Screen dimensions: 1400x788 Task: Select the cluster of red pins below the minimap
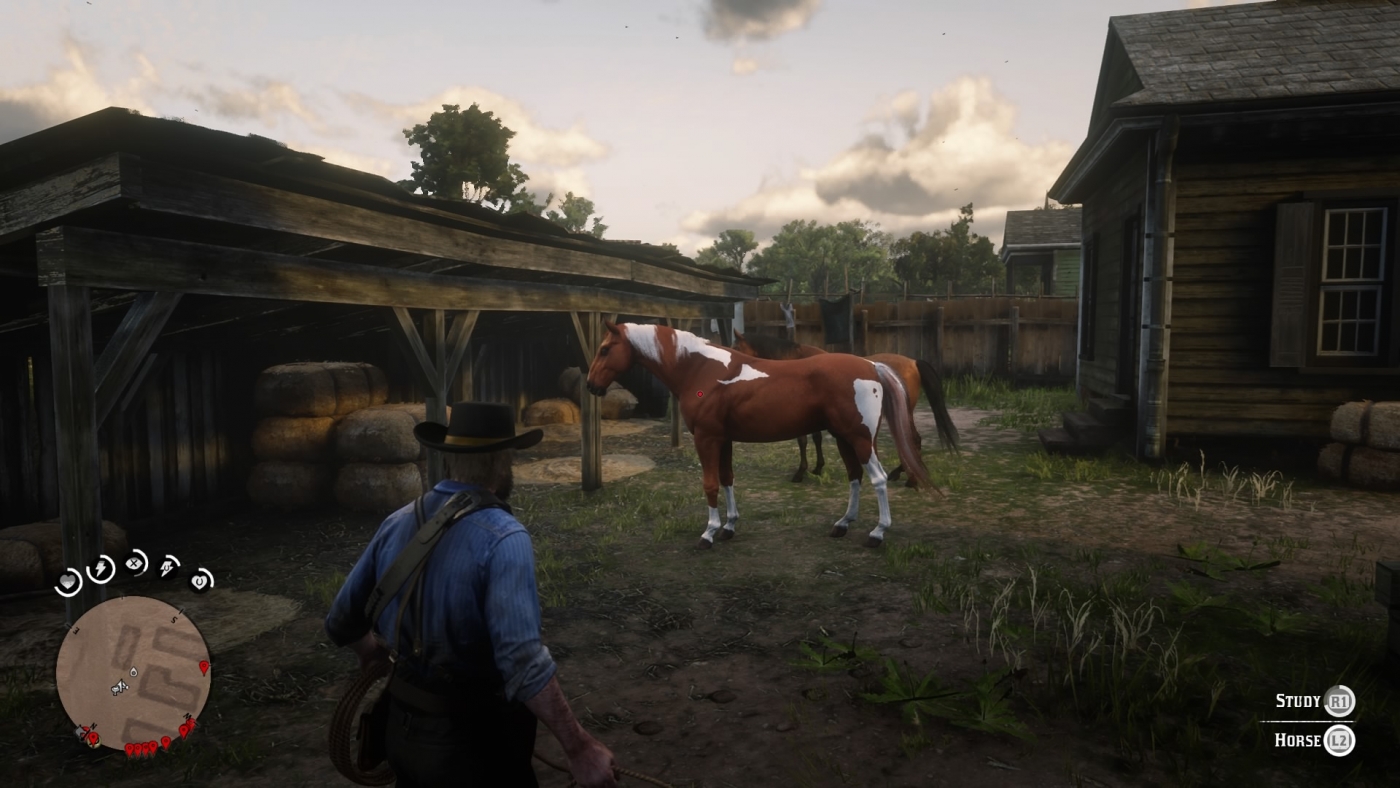tap(141, 749)
